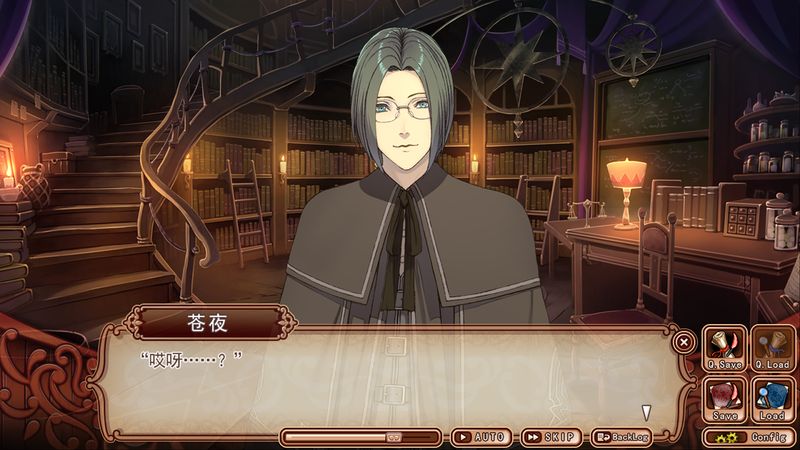Close the dialogue box with the X button

[684, 342]
